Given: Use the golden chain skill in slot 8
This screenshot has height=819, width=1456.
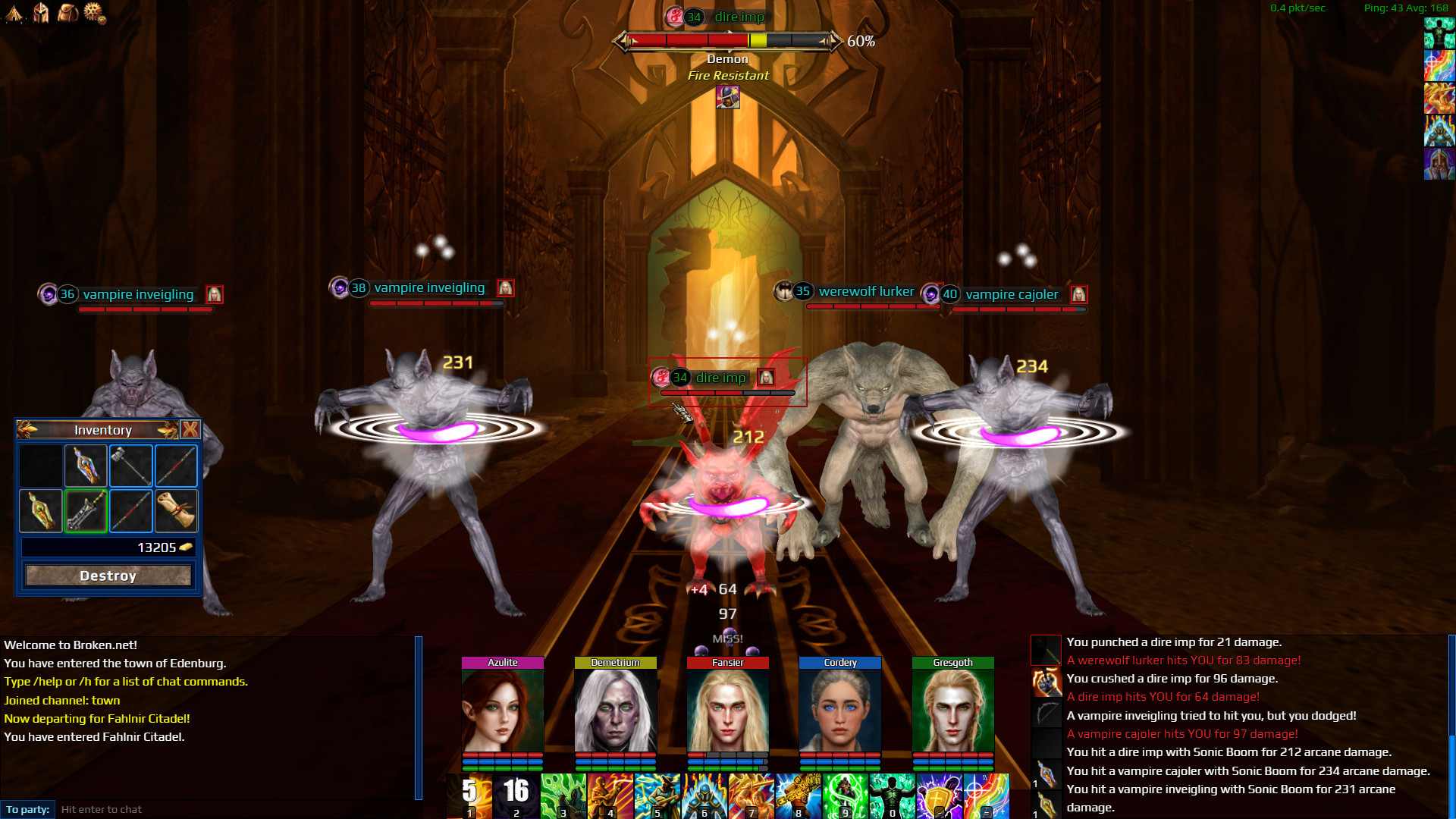Looking at the screenshot, I should click(799, 795).
